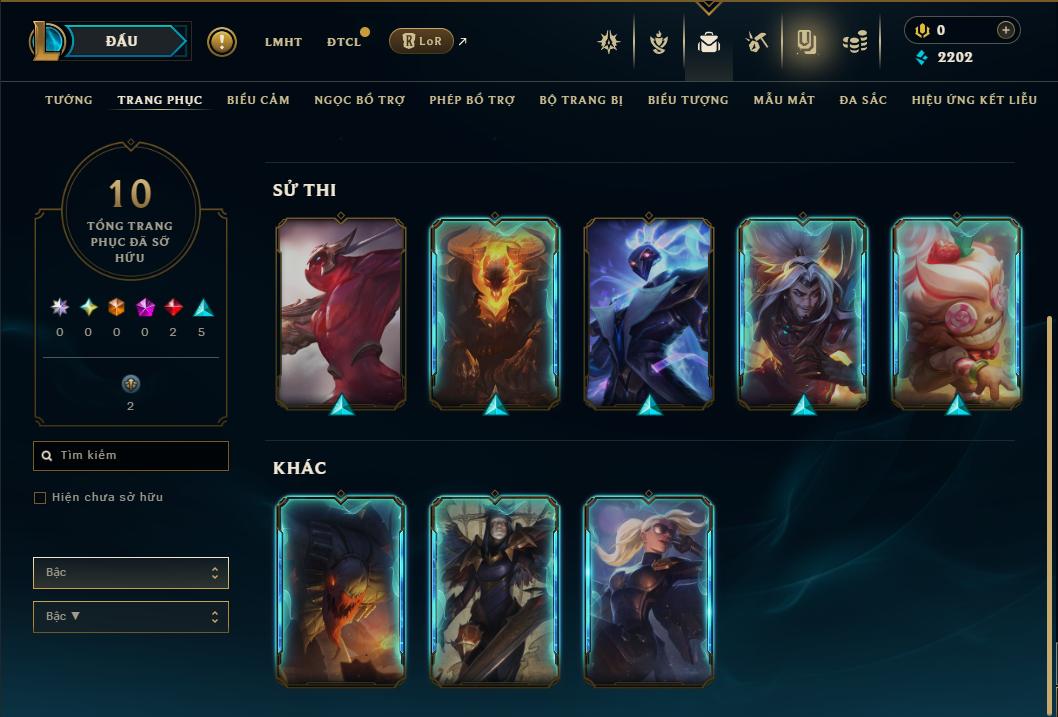Open the backpack collection icon
This screenshot has height=717, width=1058.
click(708, 42)
